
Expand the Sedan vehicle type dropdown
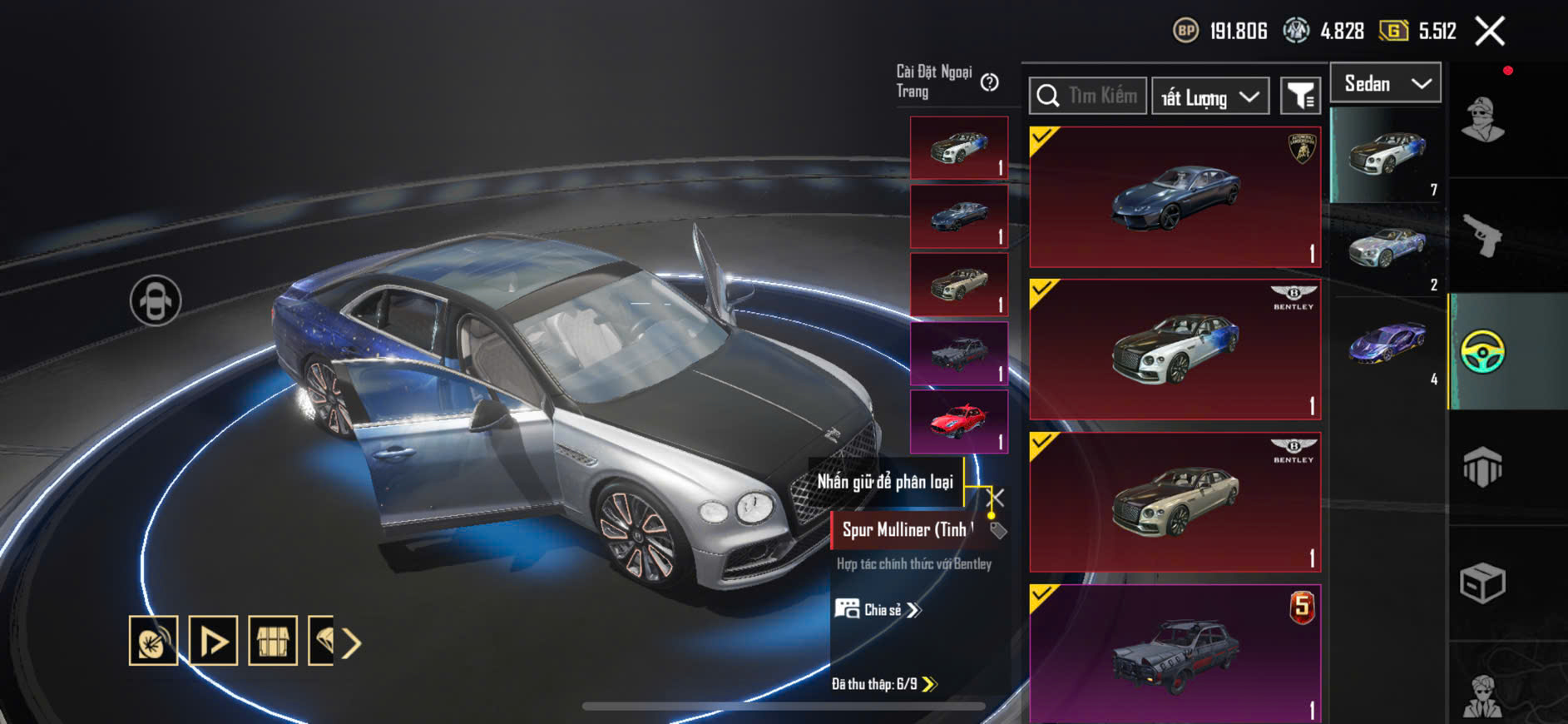click(x=1386, y=83)
